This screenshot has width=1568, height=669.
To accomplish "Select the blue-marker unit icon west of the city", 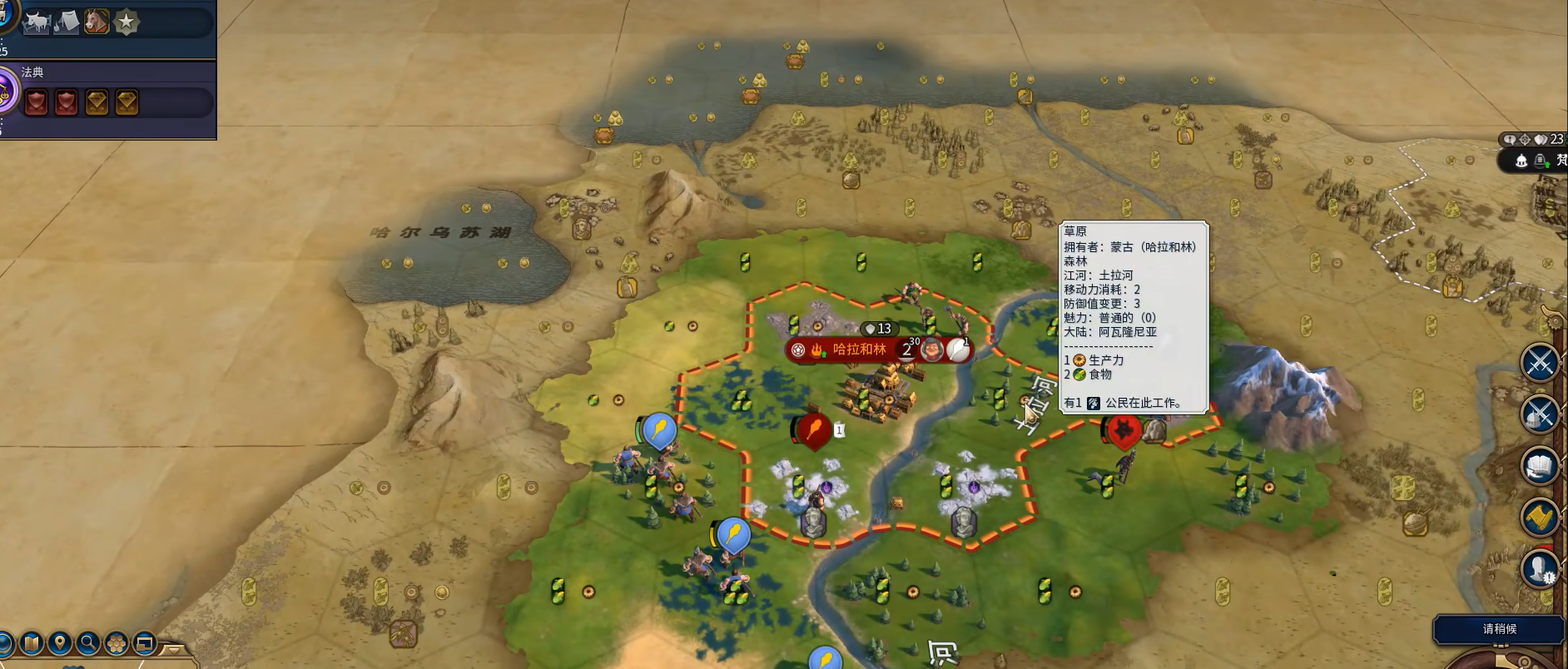I will coord(659,430).
